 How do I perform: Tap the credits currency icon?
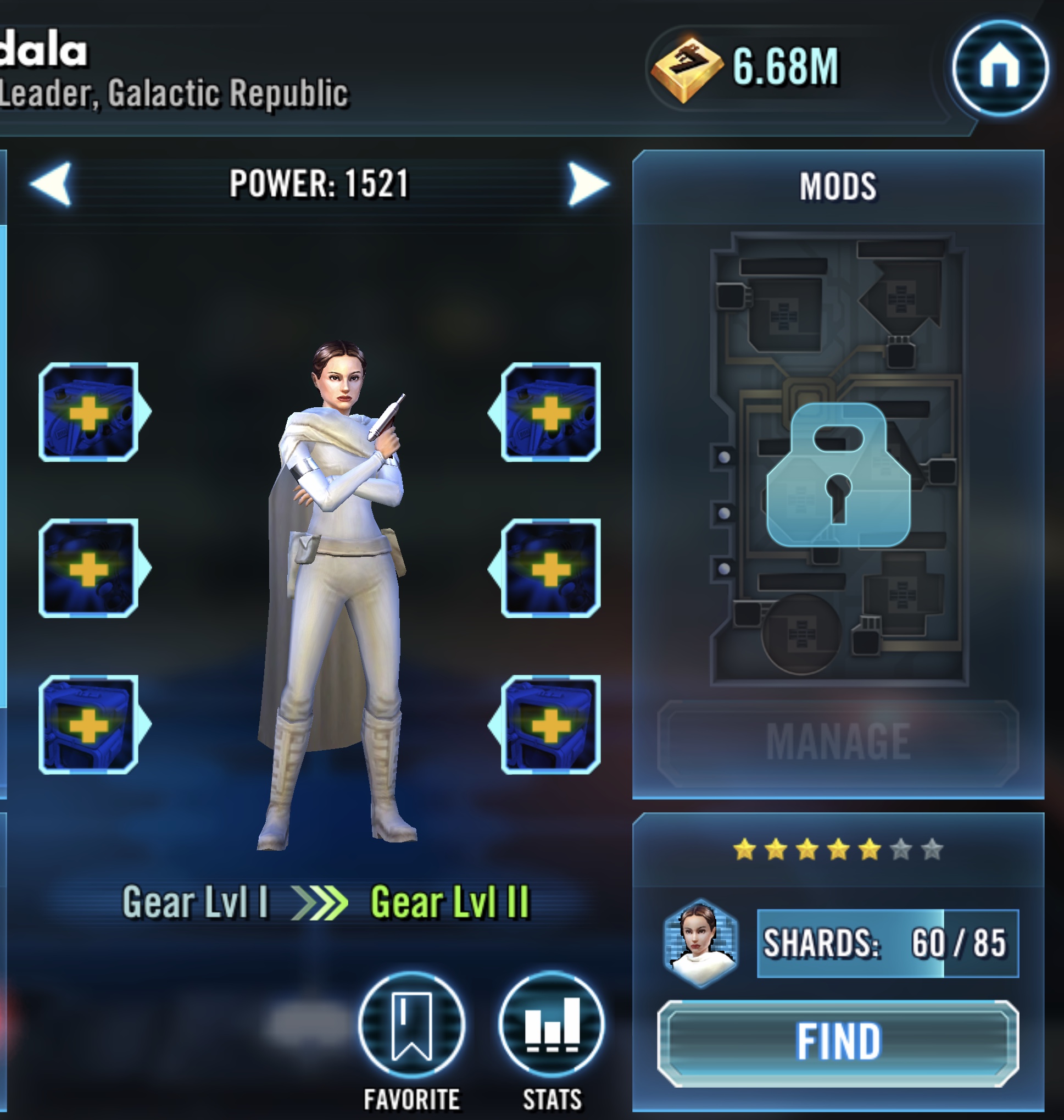coord(686,69)
